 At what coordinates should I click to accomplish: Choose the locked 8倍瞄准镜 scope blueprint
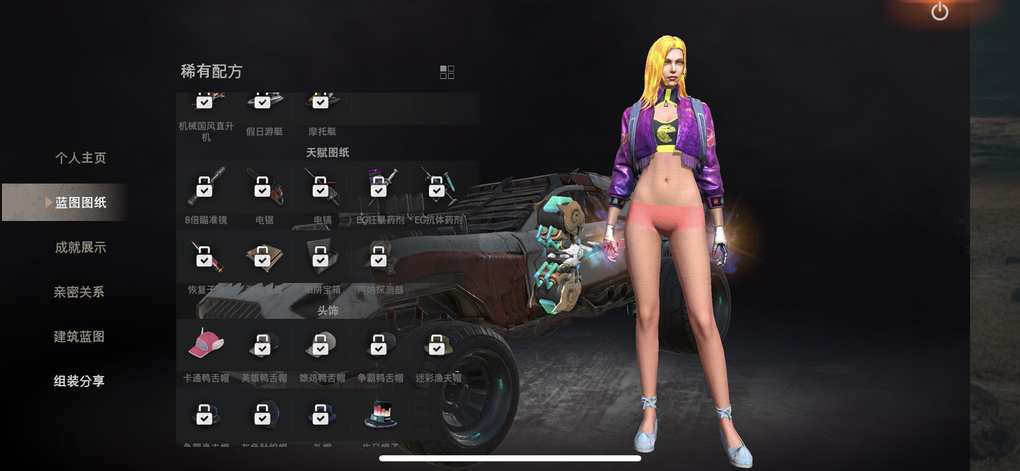pos(205,187)
